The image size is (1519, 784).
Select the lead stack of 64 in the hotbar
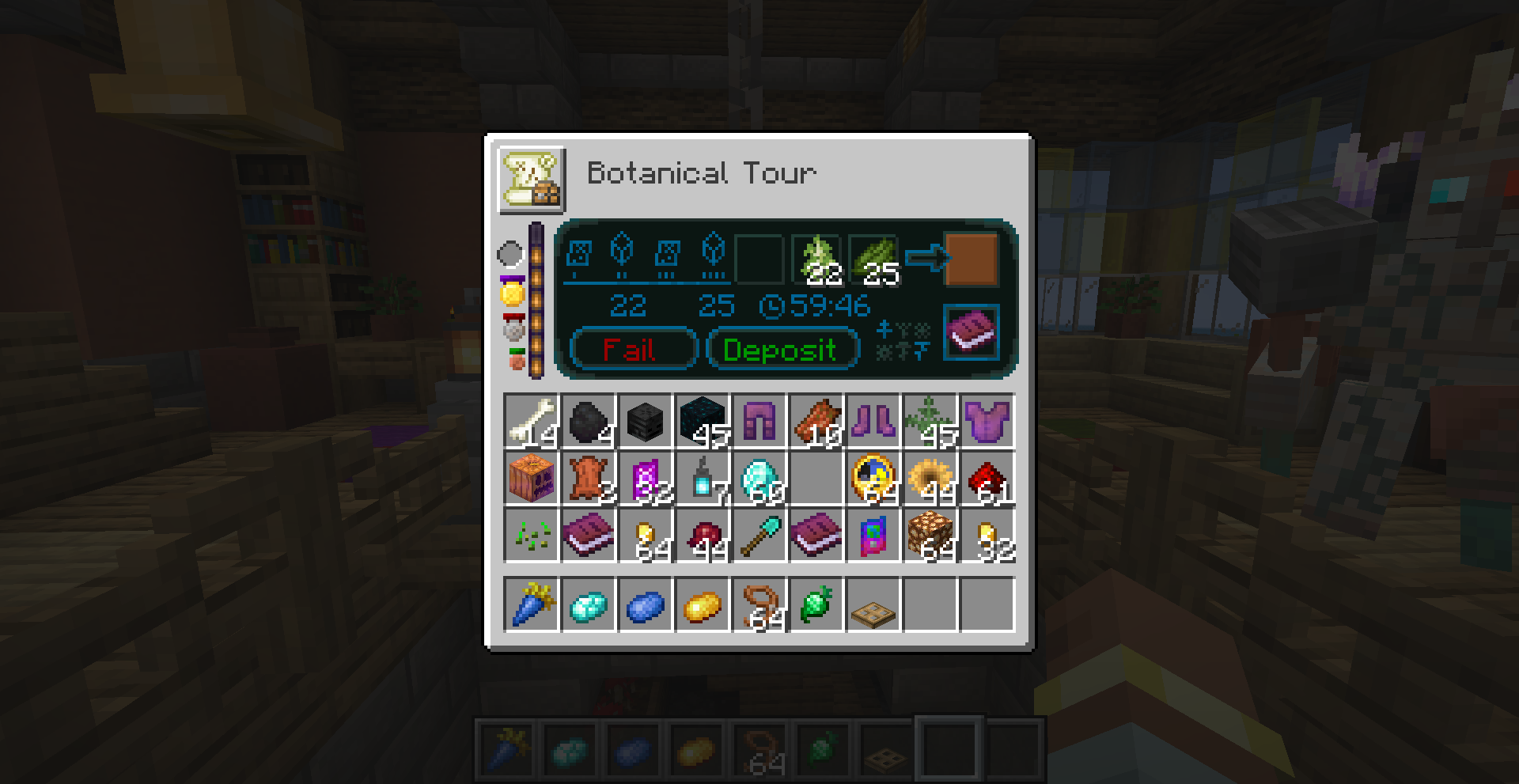[761, 748]
